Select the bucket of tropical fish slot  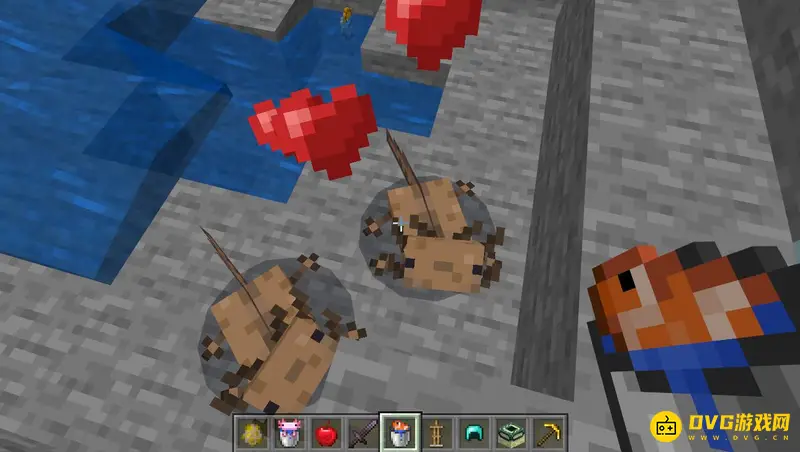point(399,433)
